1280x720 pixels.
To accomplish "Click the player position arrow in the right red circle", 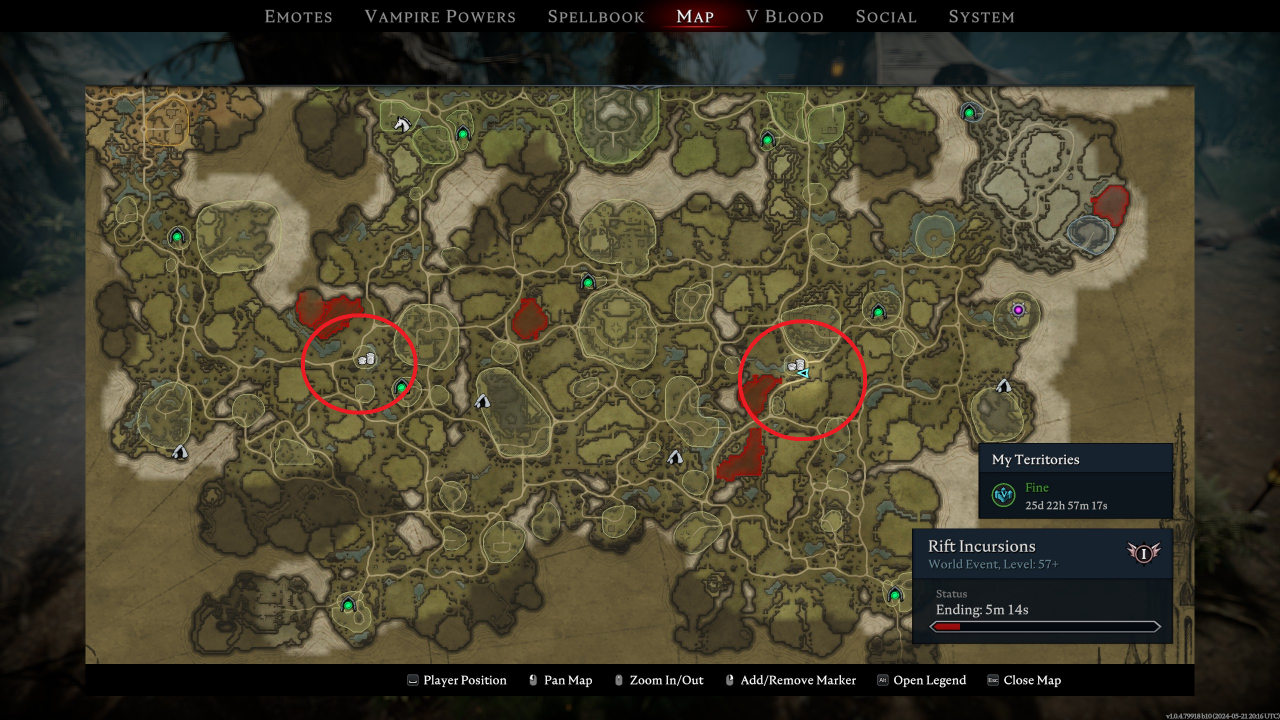I will [x=803, y=373].
